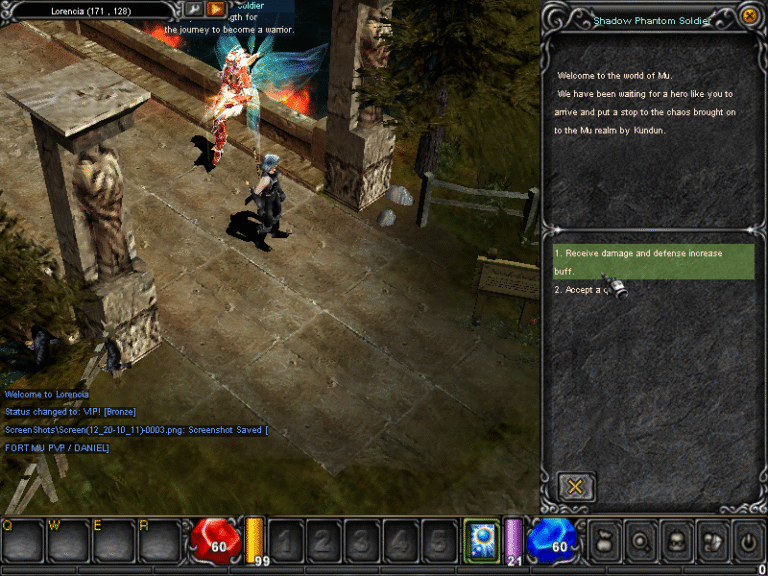Choose the receive damage and defense buff option
Screen dimensions: 768x576
(x=652, y=261)
